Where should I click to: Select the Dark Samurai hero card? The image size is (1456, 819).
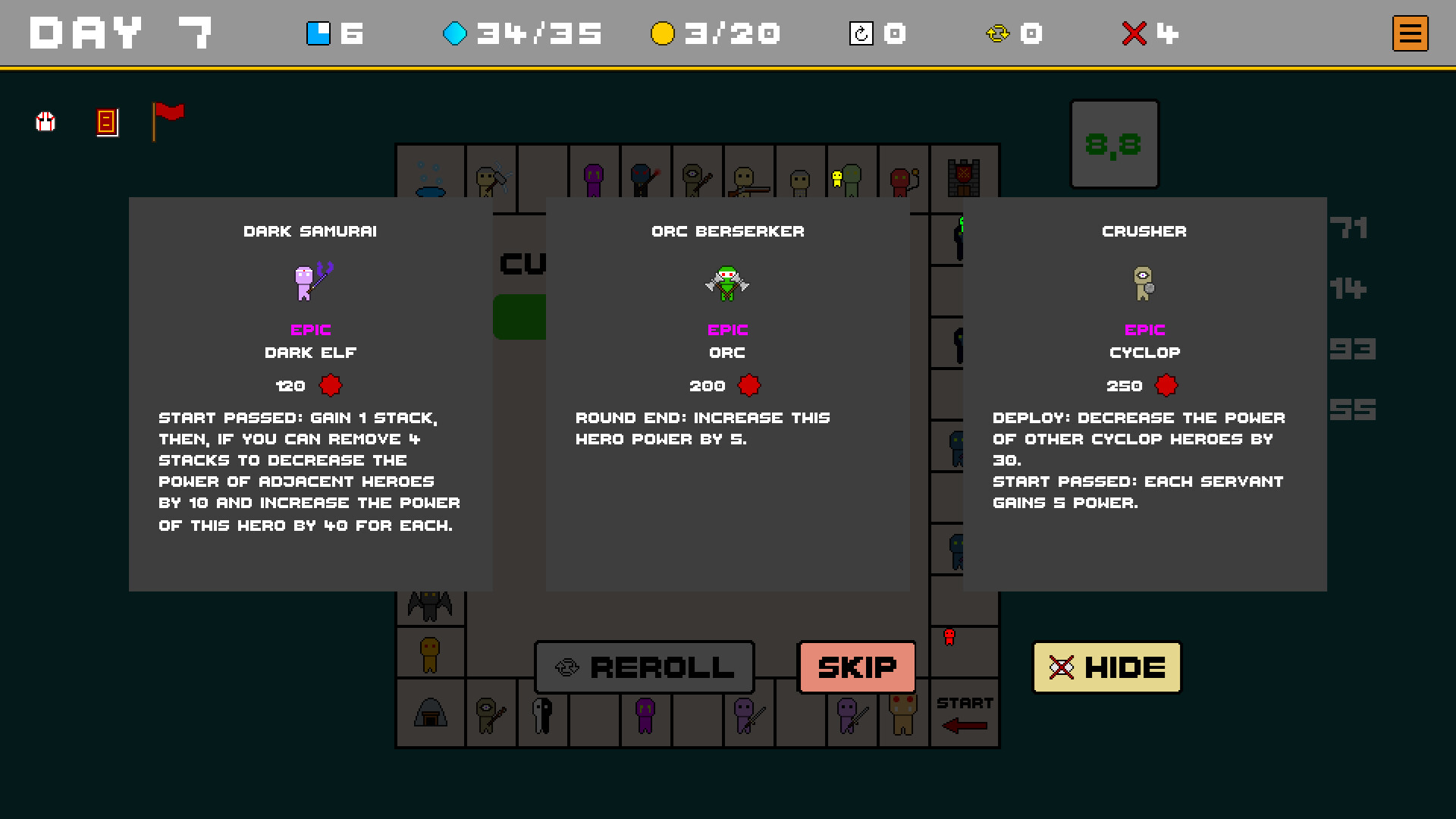click(311, 318)
